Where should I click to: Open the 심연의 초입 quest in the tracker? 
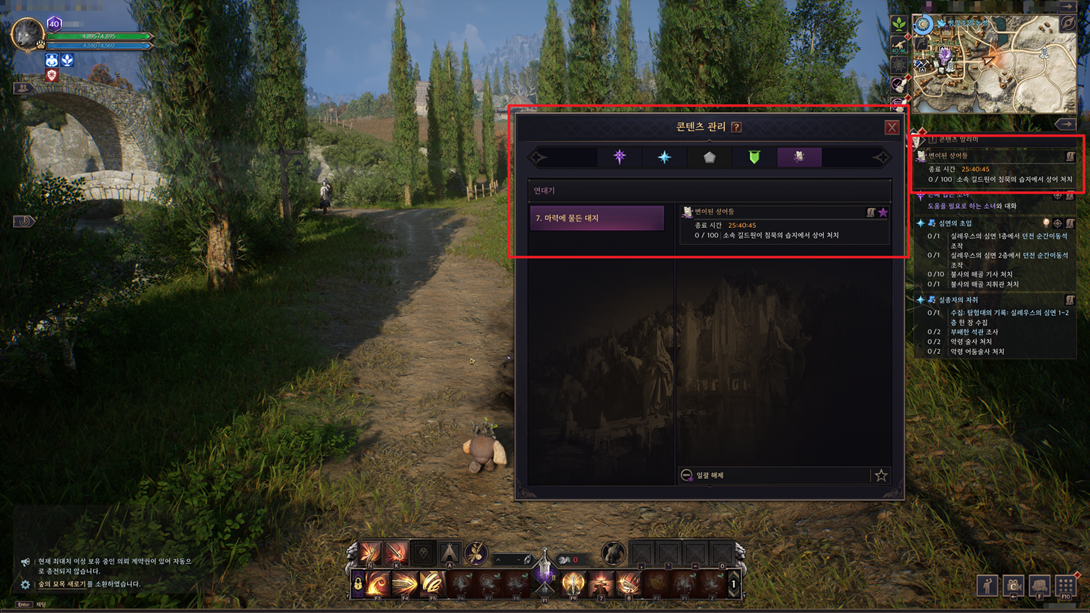pos(955,223)
